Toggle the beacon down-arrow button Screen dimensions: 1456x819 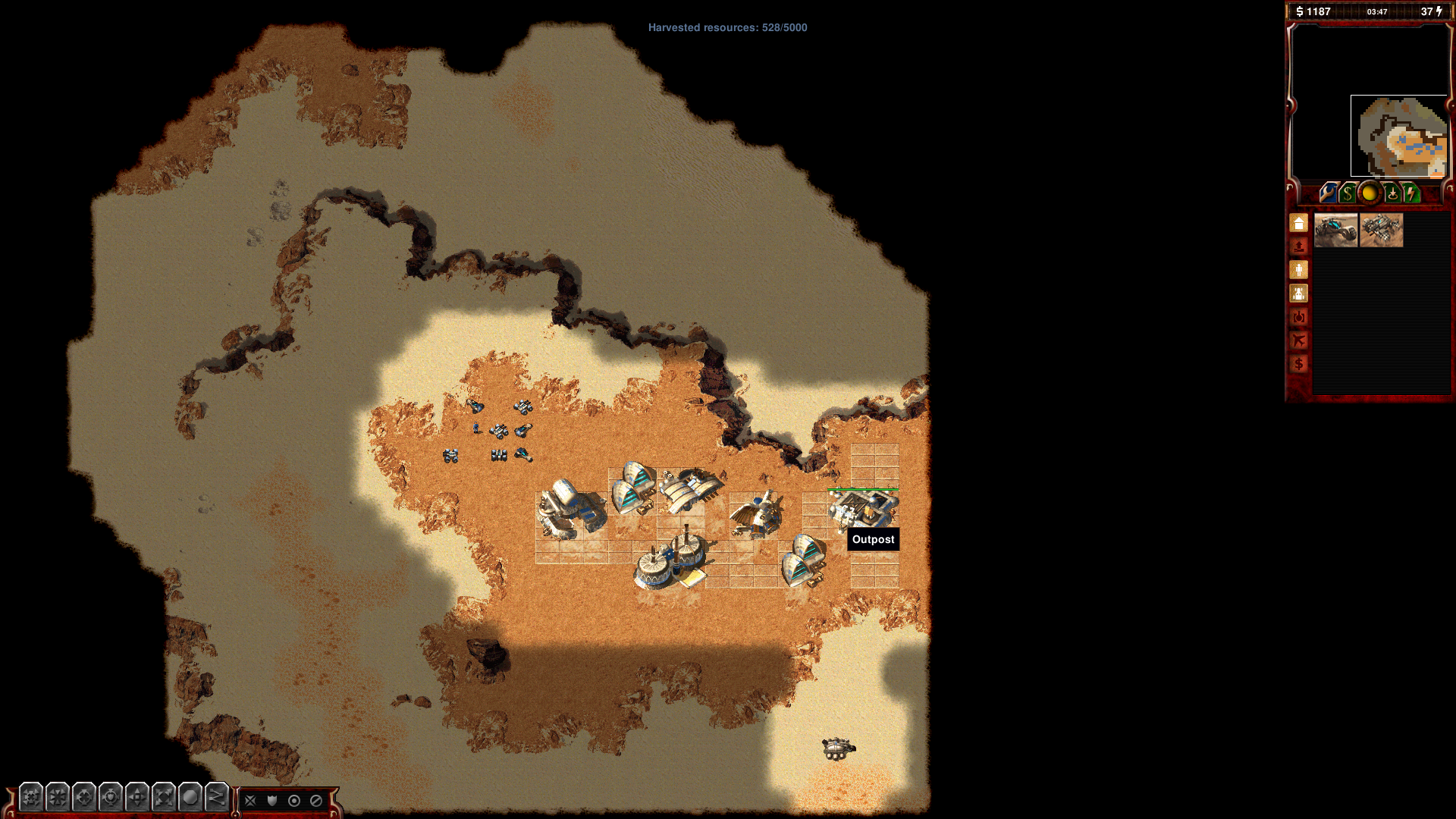(x=1392, y=193)
